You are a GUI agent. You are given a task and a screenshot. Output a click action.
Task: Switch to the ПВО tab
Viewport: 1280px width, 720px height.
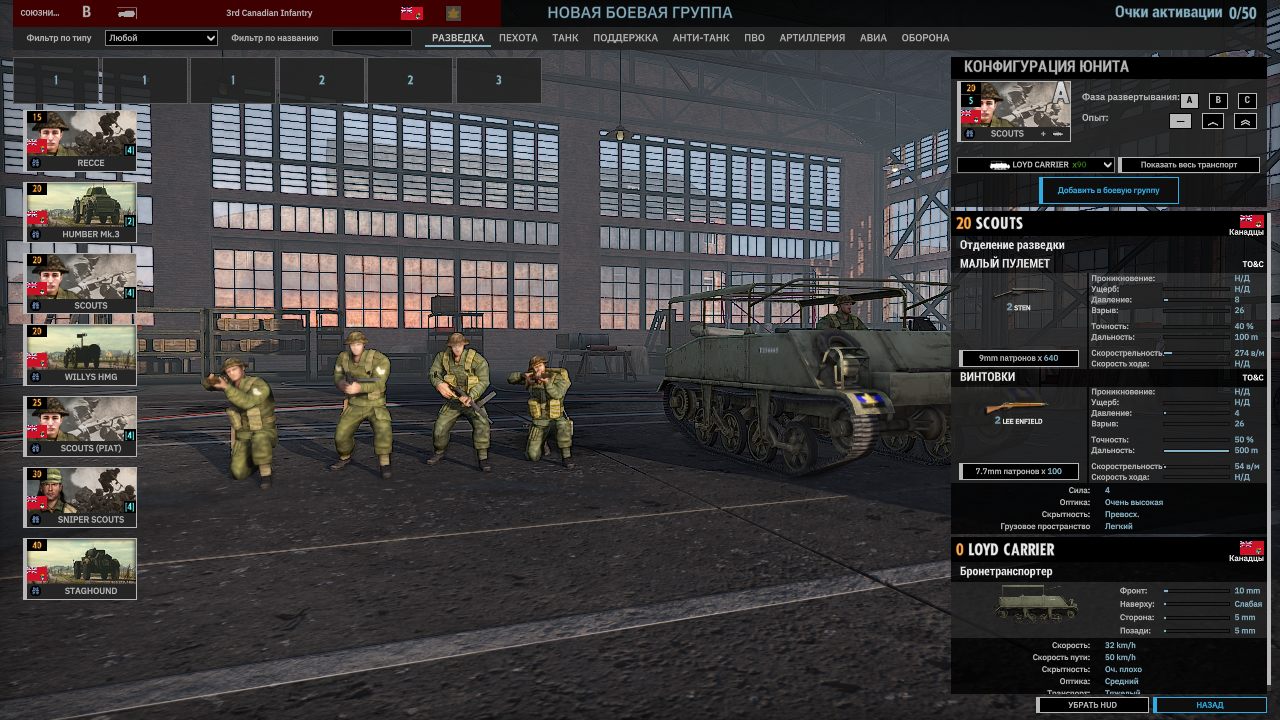[x=754, y=38]
